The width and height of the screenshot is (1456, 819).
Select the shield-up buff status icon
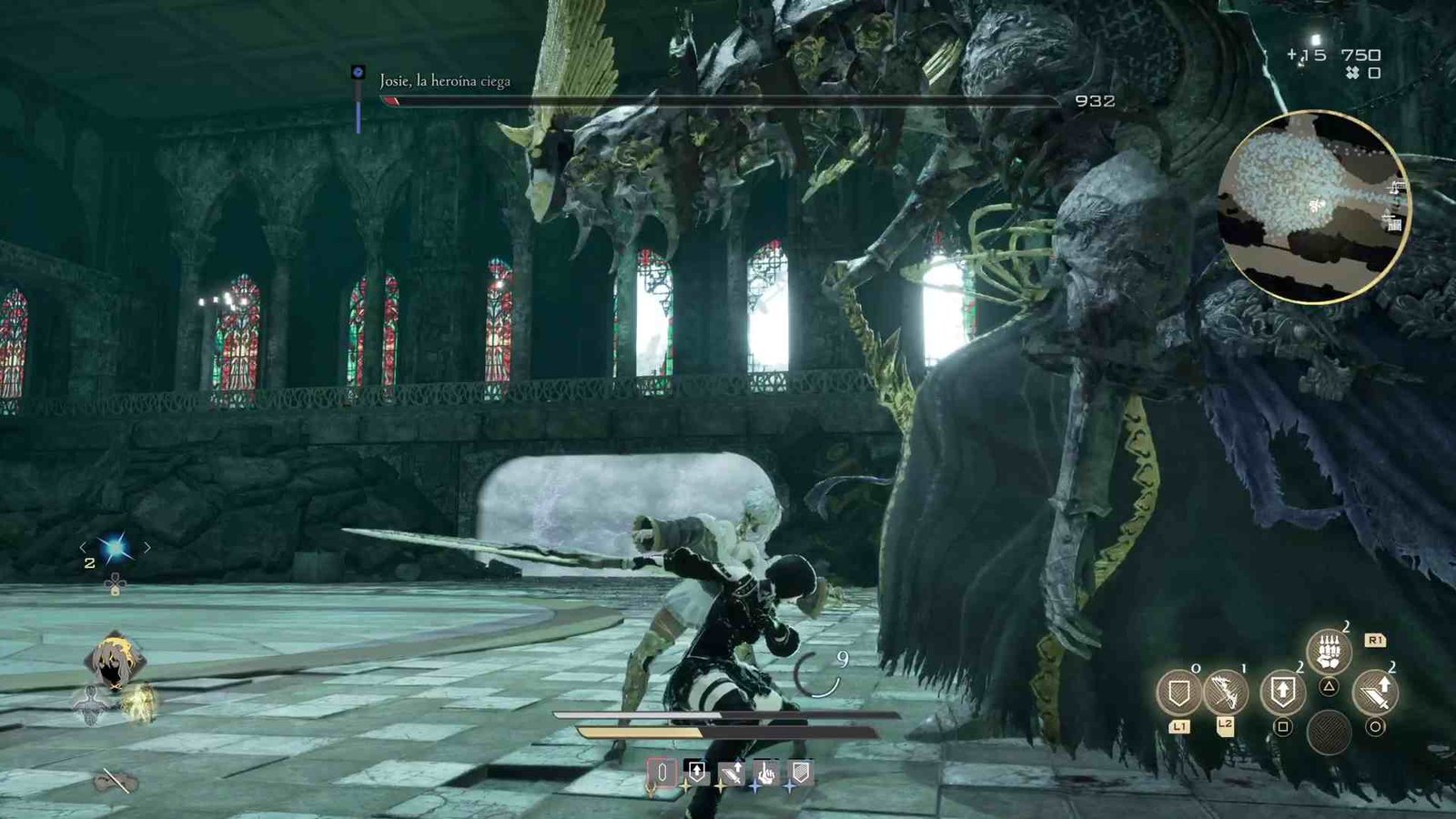[x=696, y=773]
